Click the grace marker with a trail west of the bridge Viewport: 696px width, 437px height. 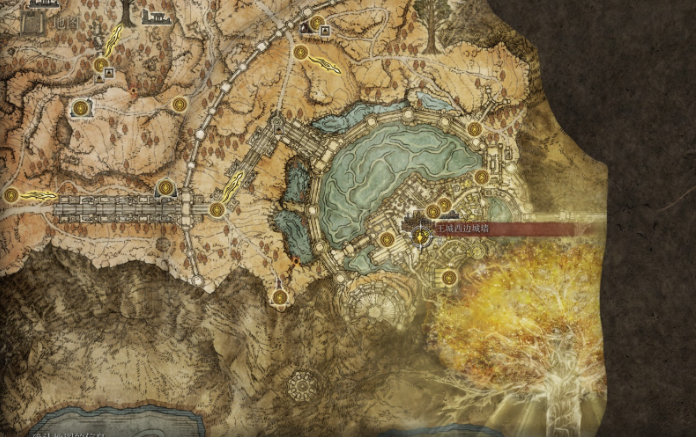click(12, 195)
